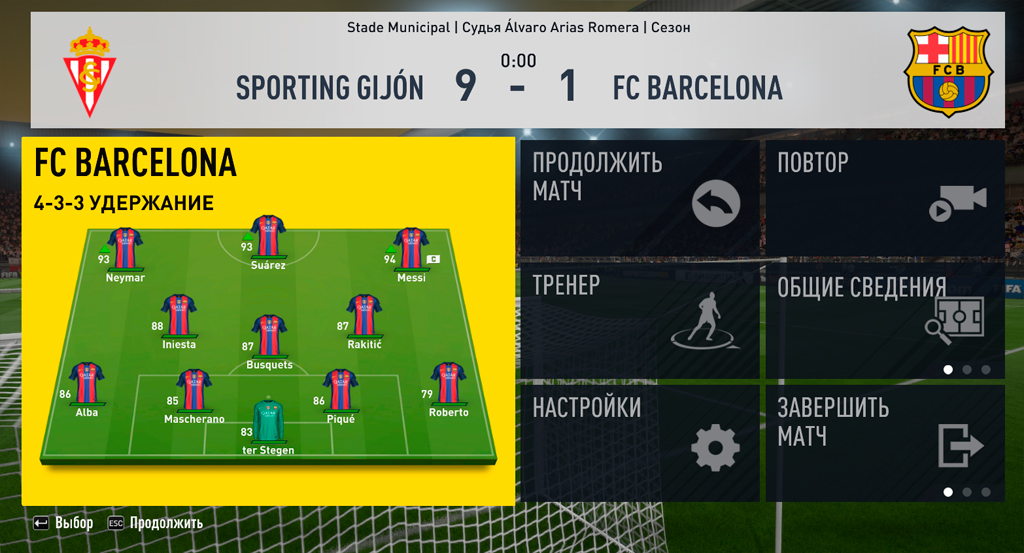The image size is (1024, 553).
Task: Pick Messi in the formation
Action: click(411, 250)
